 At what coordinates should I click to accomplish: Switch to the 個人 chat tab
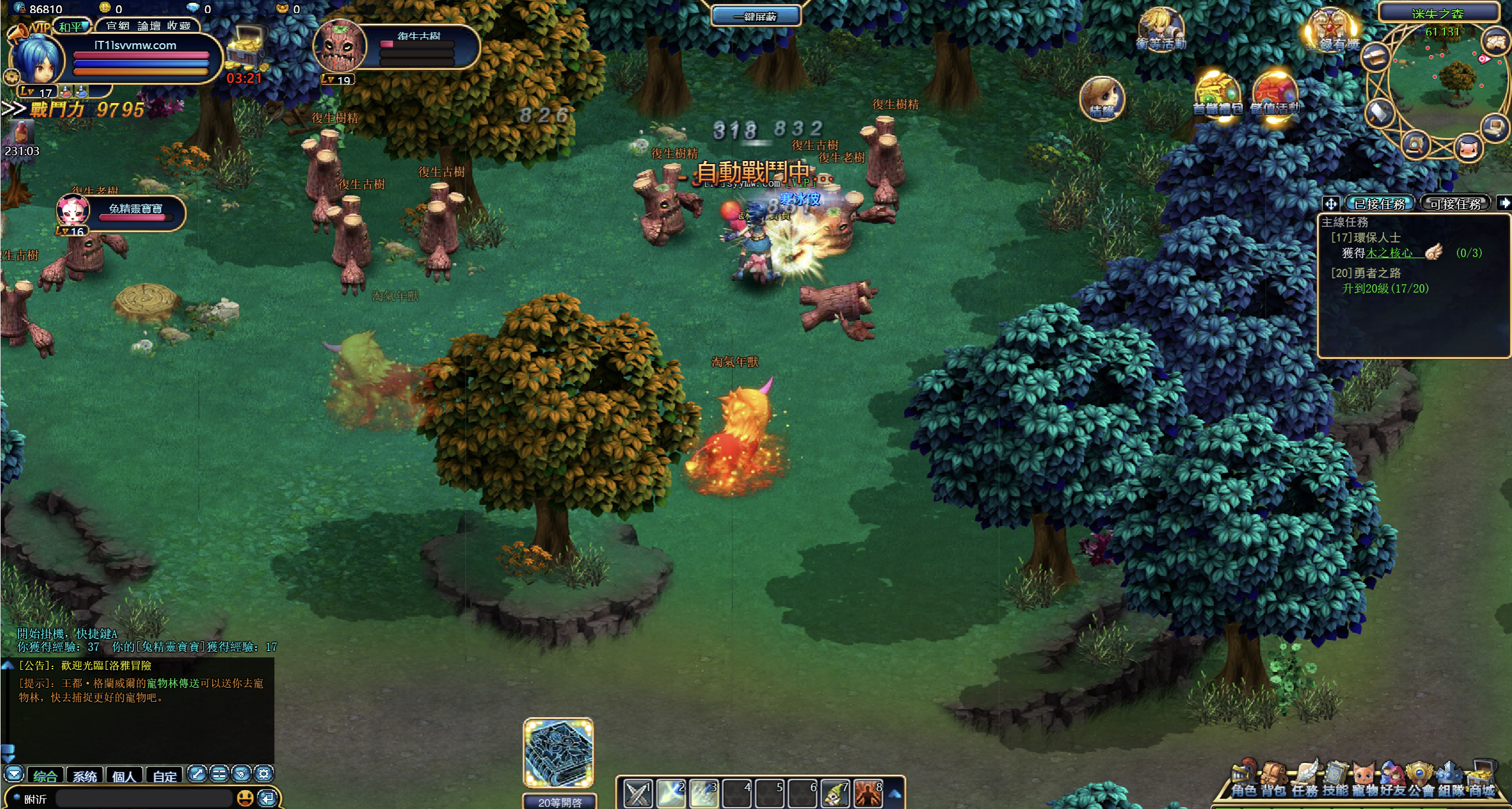pos(124,776)
